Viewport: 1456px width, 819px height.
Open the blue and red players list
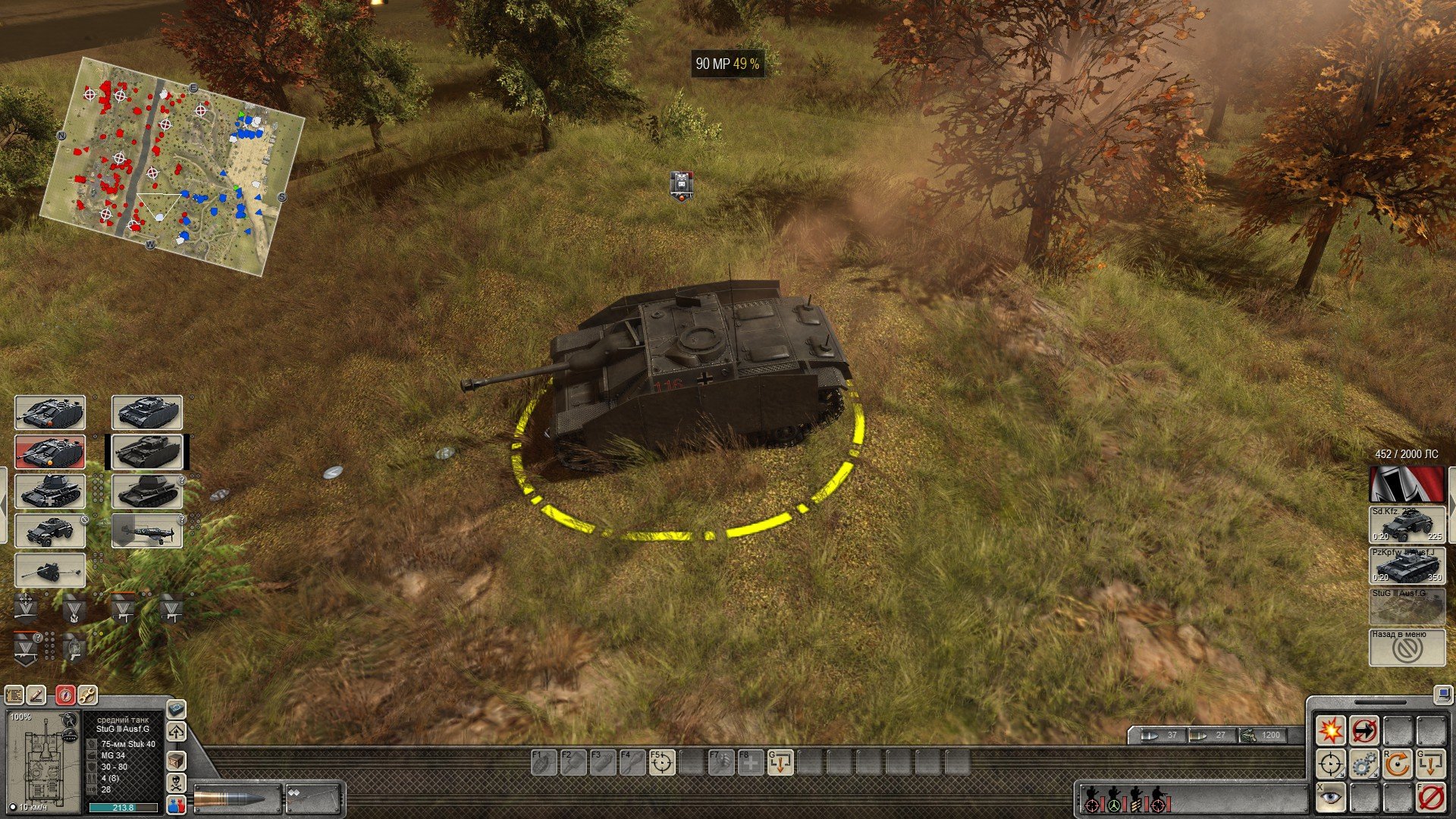point(176,805)
